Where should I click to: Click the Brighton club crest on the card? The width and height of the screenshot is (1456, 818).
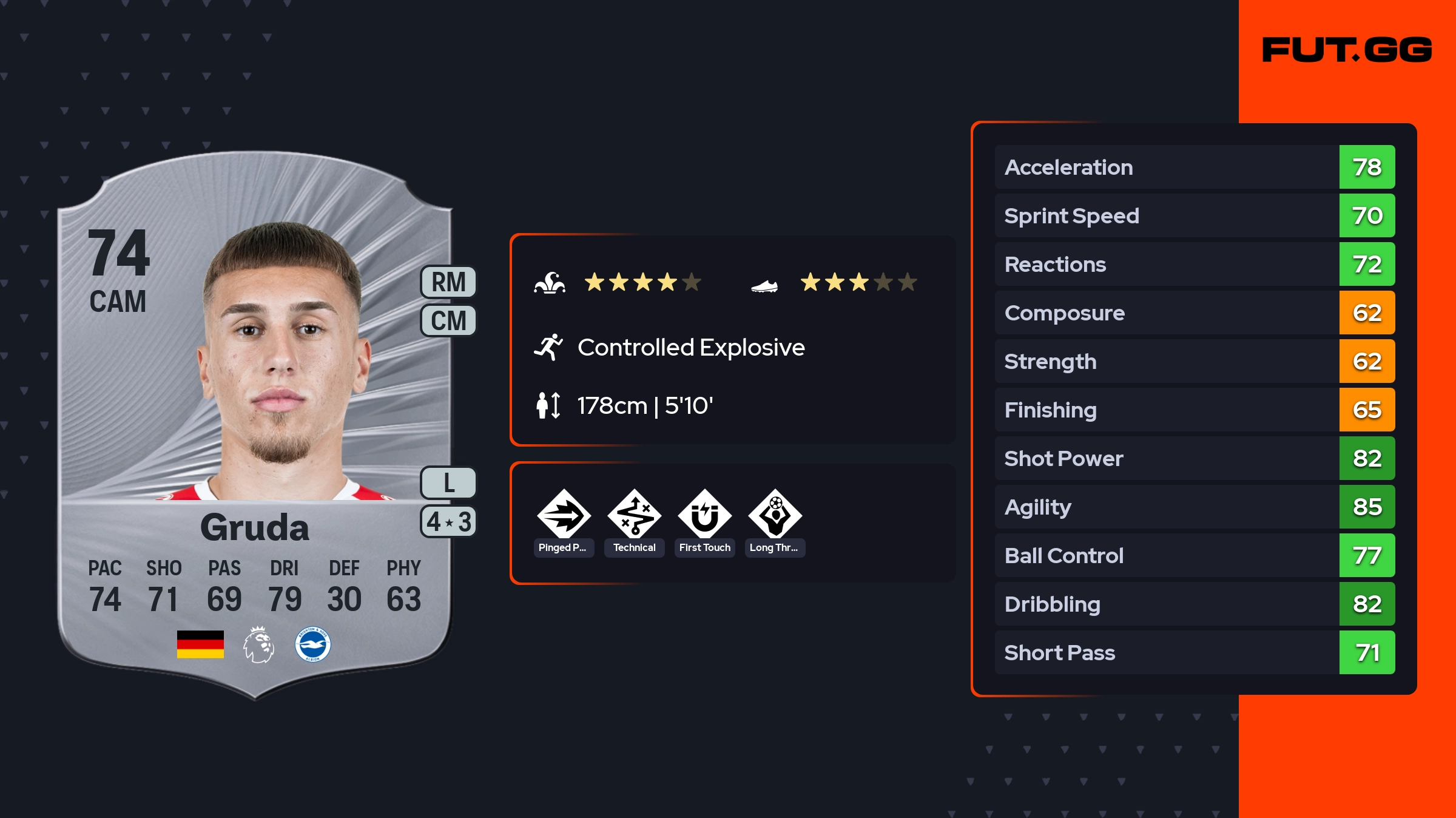[x=312, y=644]
